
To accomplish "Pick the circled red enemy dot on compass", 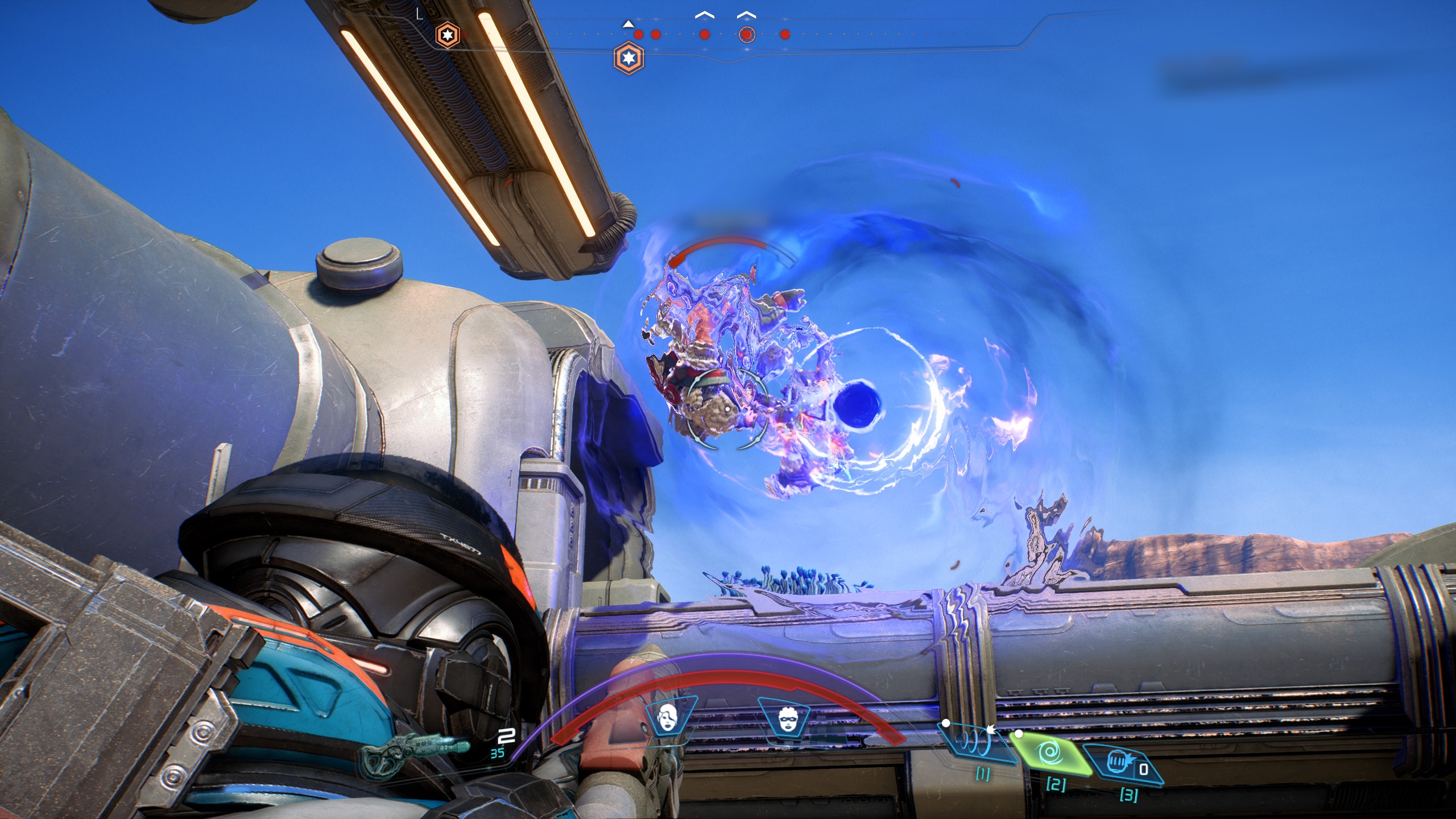I will [x=746, y=35].
